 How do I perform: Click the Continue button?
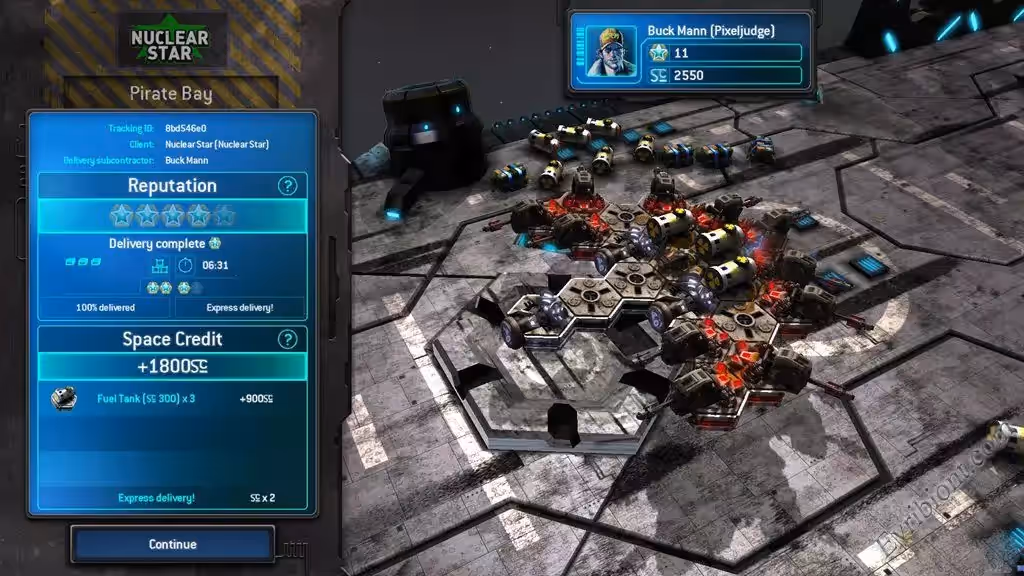(x=172, y=545)
